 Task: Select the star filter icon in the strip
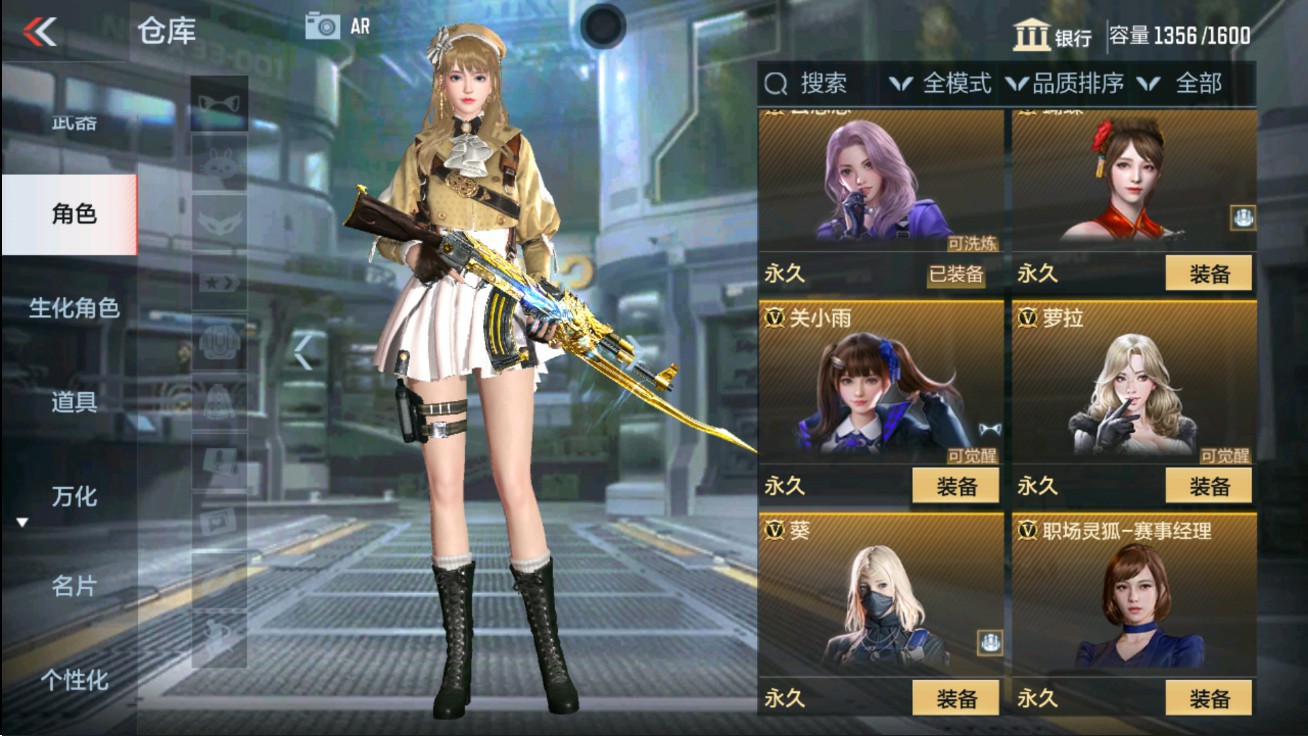coord(217,280)
